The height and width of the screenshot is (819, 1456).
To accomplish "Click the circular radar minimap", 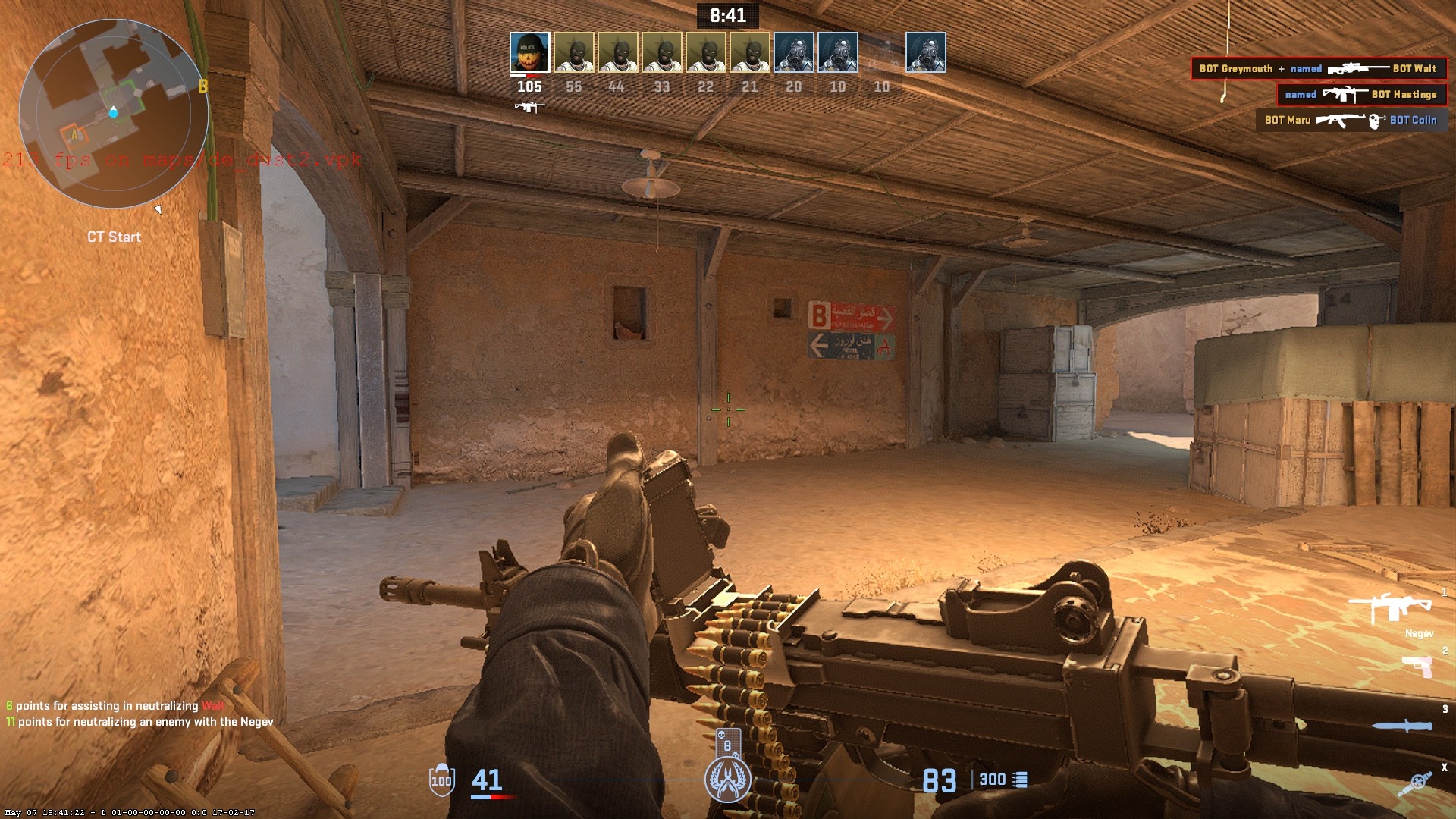I will (114, 114).
